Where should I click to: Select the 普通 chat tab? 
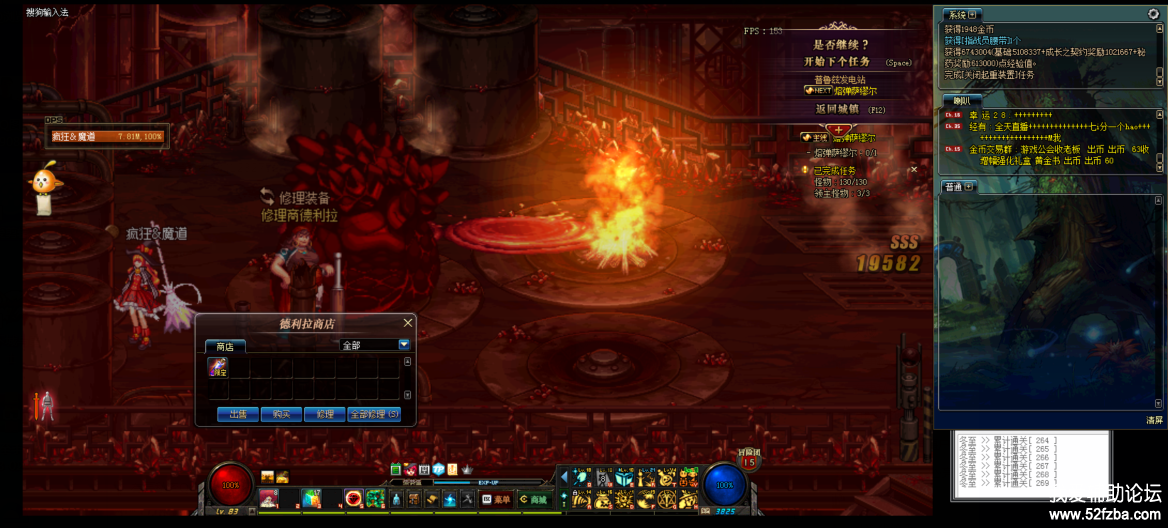tap(959, 187)
